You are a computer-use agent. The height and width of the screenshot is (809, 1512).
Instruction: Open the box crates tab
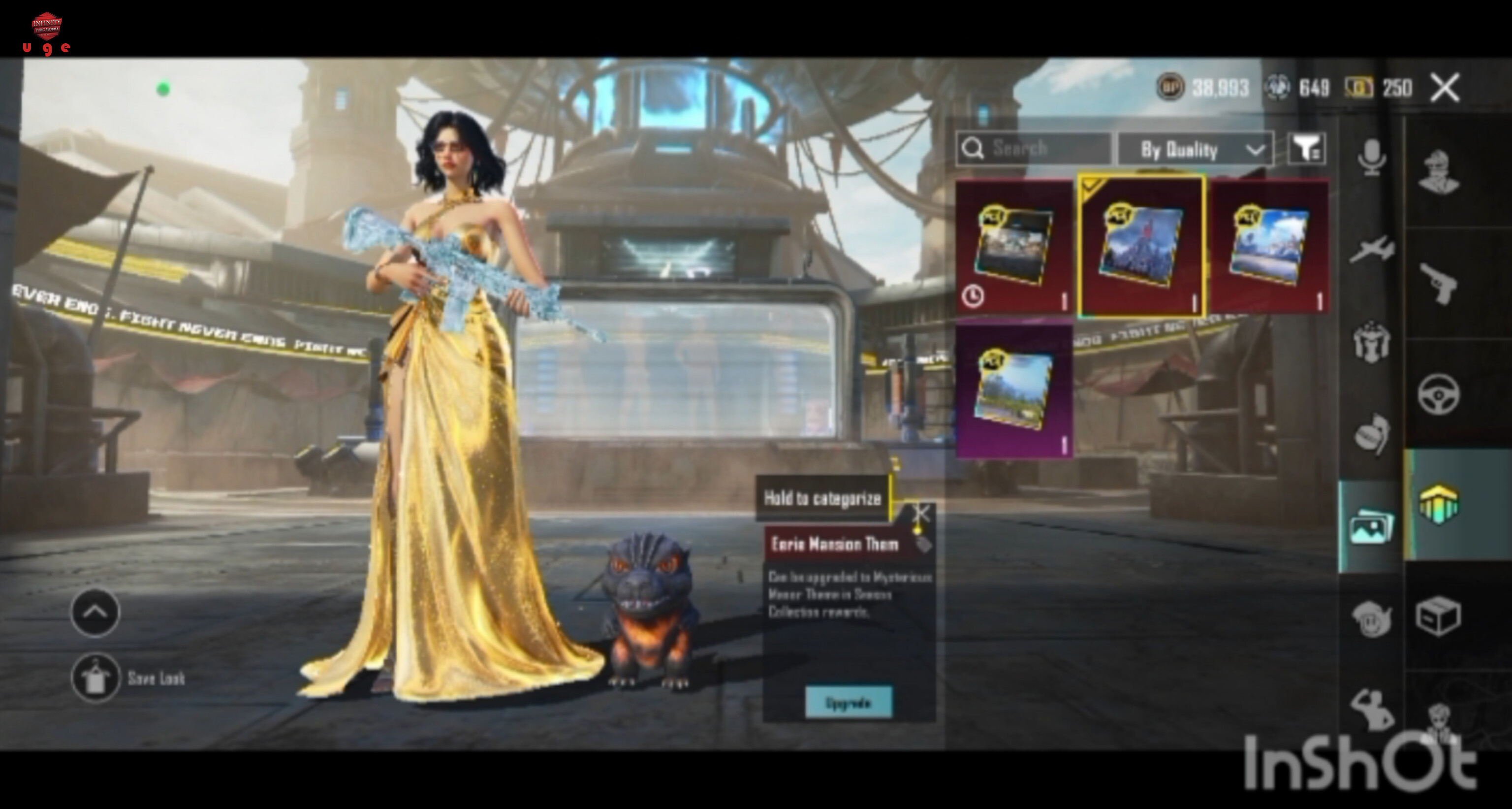click(1439, 616)
